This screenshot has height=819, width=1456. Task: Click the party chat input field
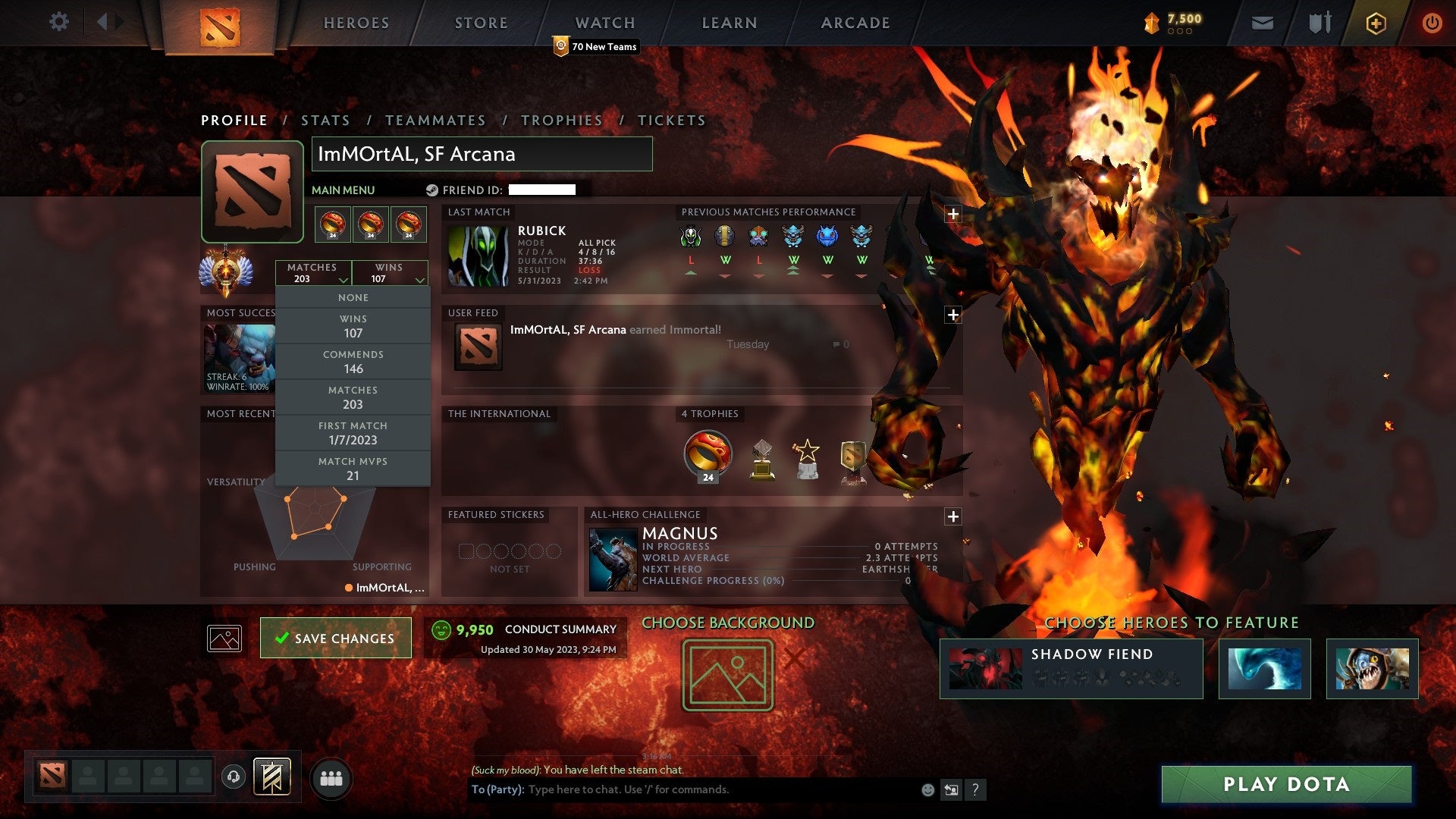click(682, 789)
